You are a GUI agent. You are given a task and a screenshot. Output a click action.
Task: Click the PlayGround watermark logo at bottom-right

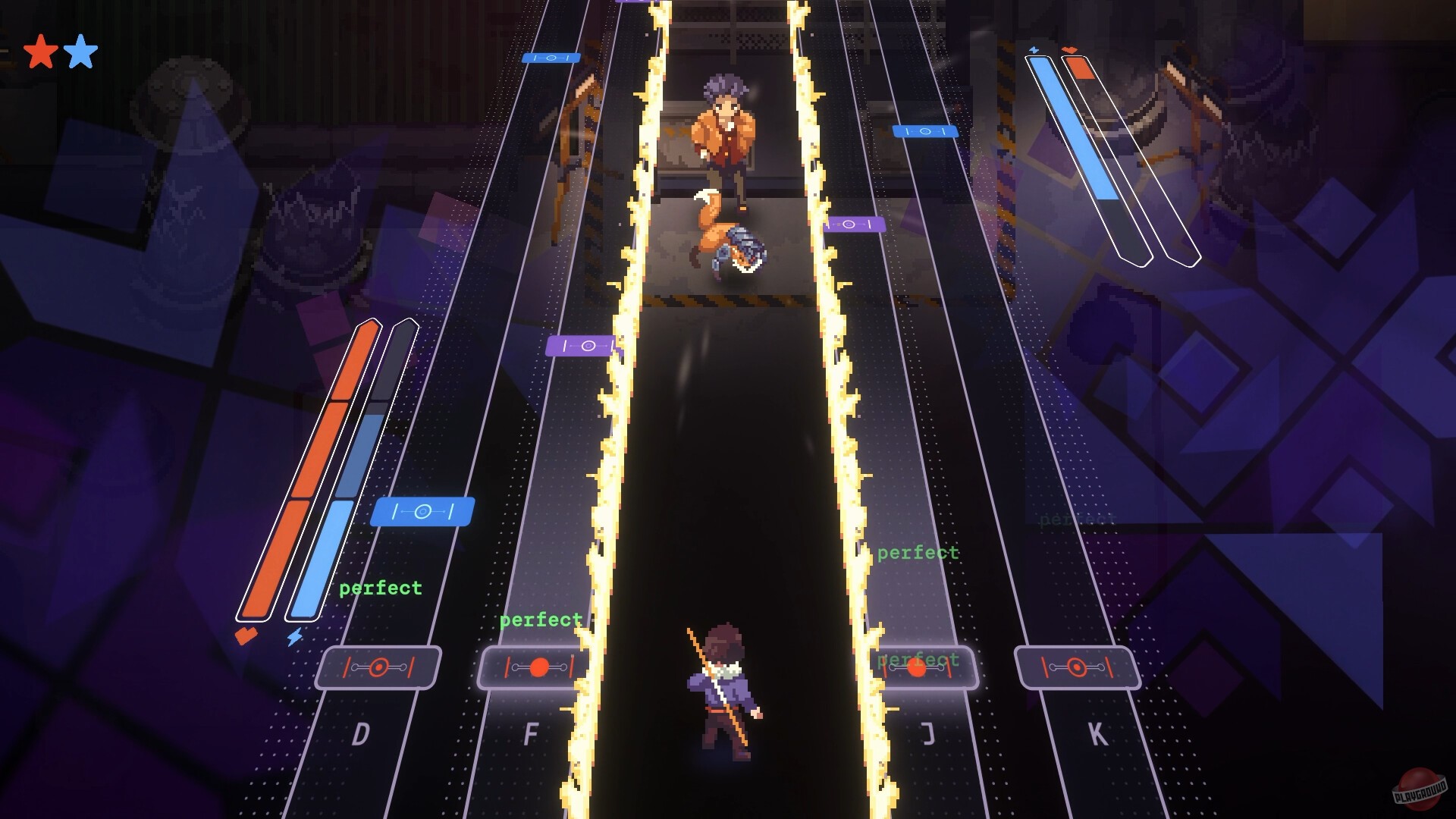(1421, 789)
